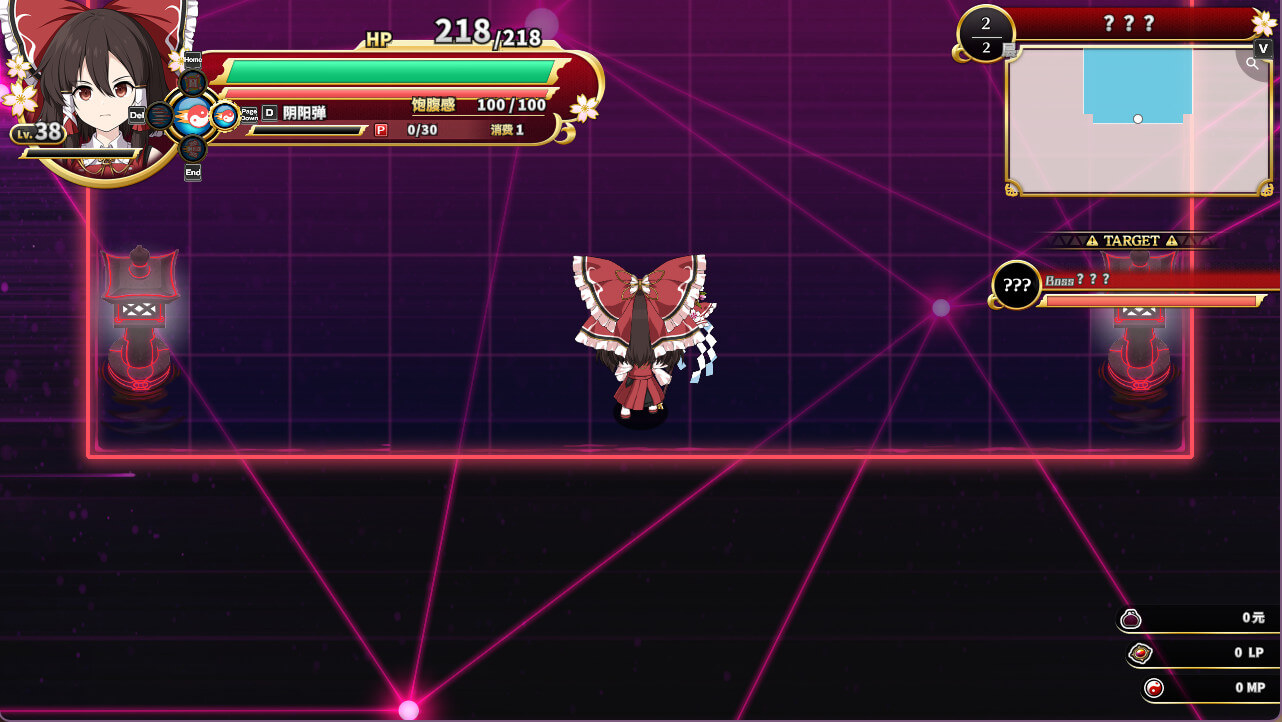Click the minimap magnifier zoom button

1252,64
